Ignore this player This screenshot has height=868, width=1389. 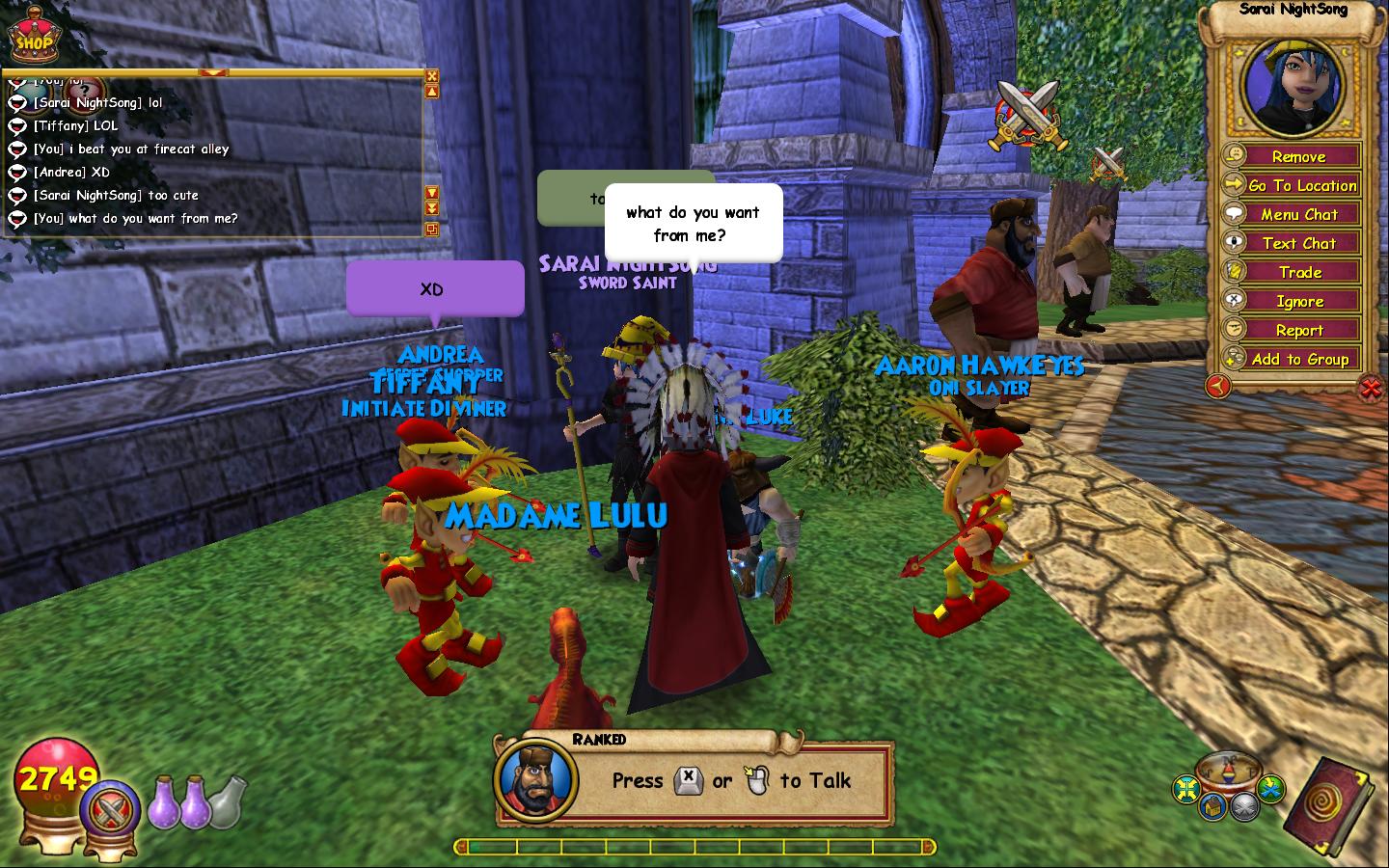1298,301
